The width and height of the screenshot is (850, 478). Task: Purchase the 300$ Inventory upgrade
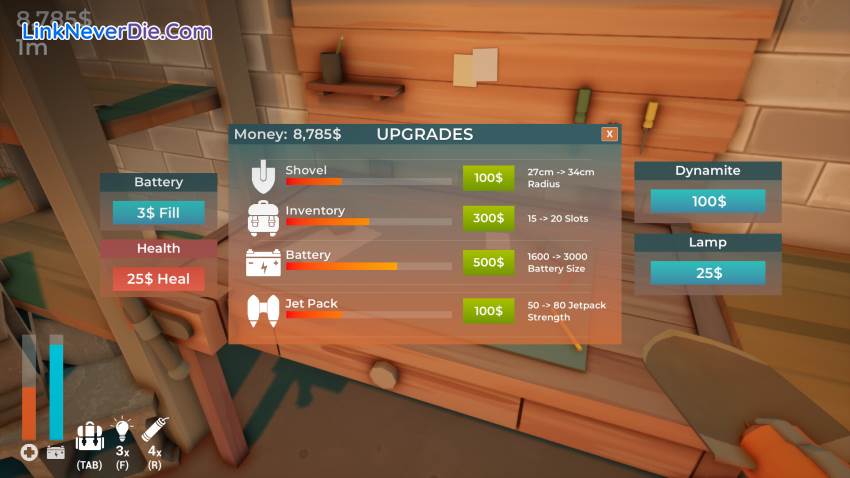tap(488, 218)
